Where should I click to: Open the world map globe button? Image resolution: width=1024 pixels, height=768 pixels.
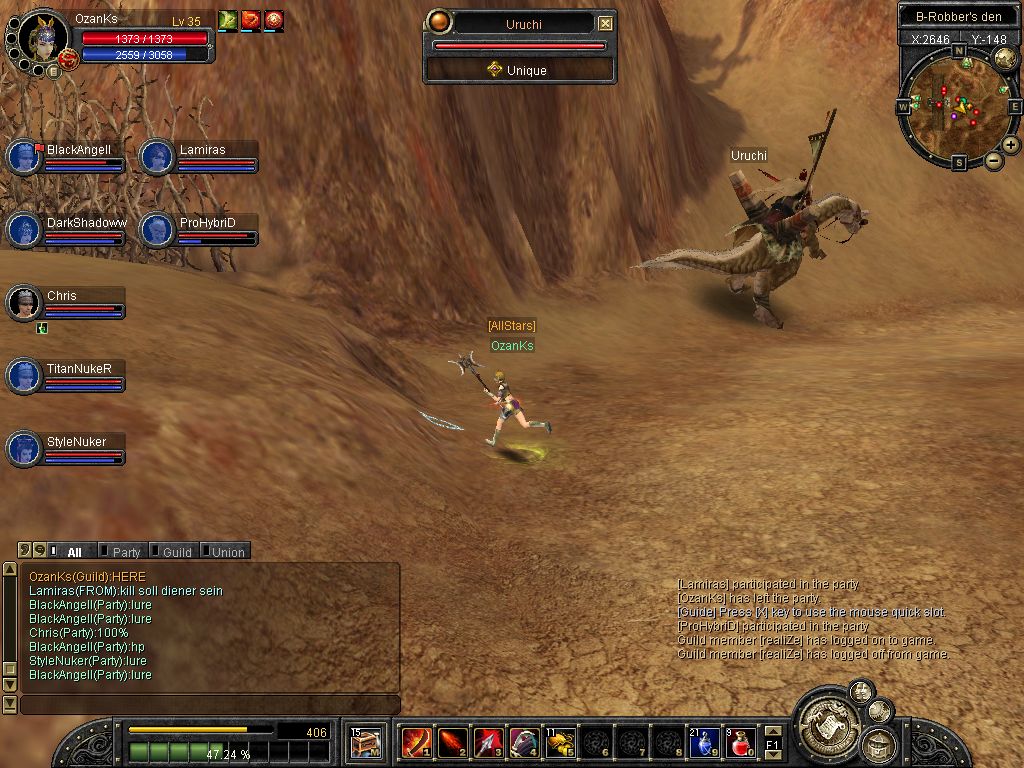[1005, 59]
